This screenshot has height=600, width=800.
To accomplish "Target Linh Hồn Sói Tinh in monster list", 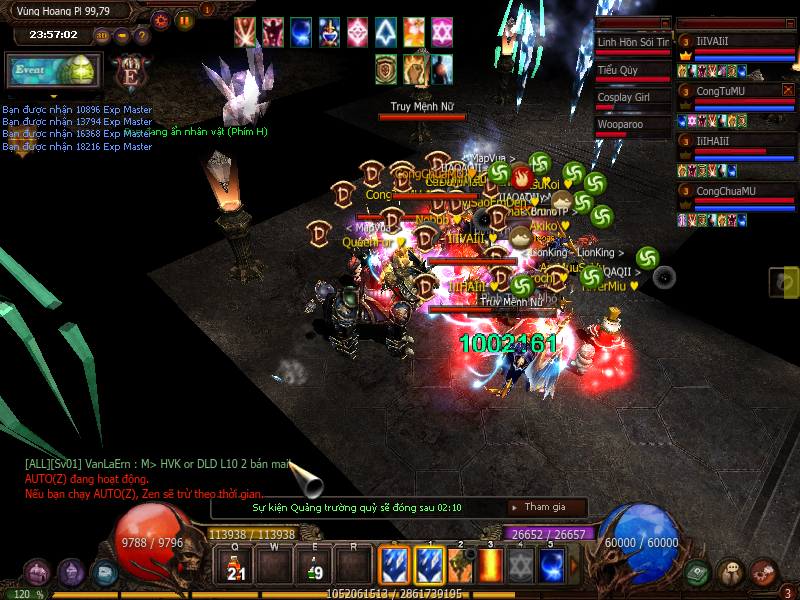I will pyautogui.click(x=633, y=43).
